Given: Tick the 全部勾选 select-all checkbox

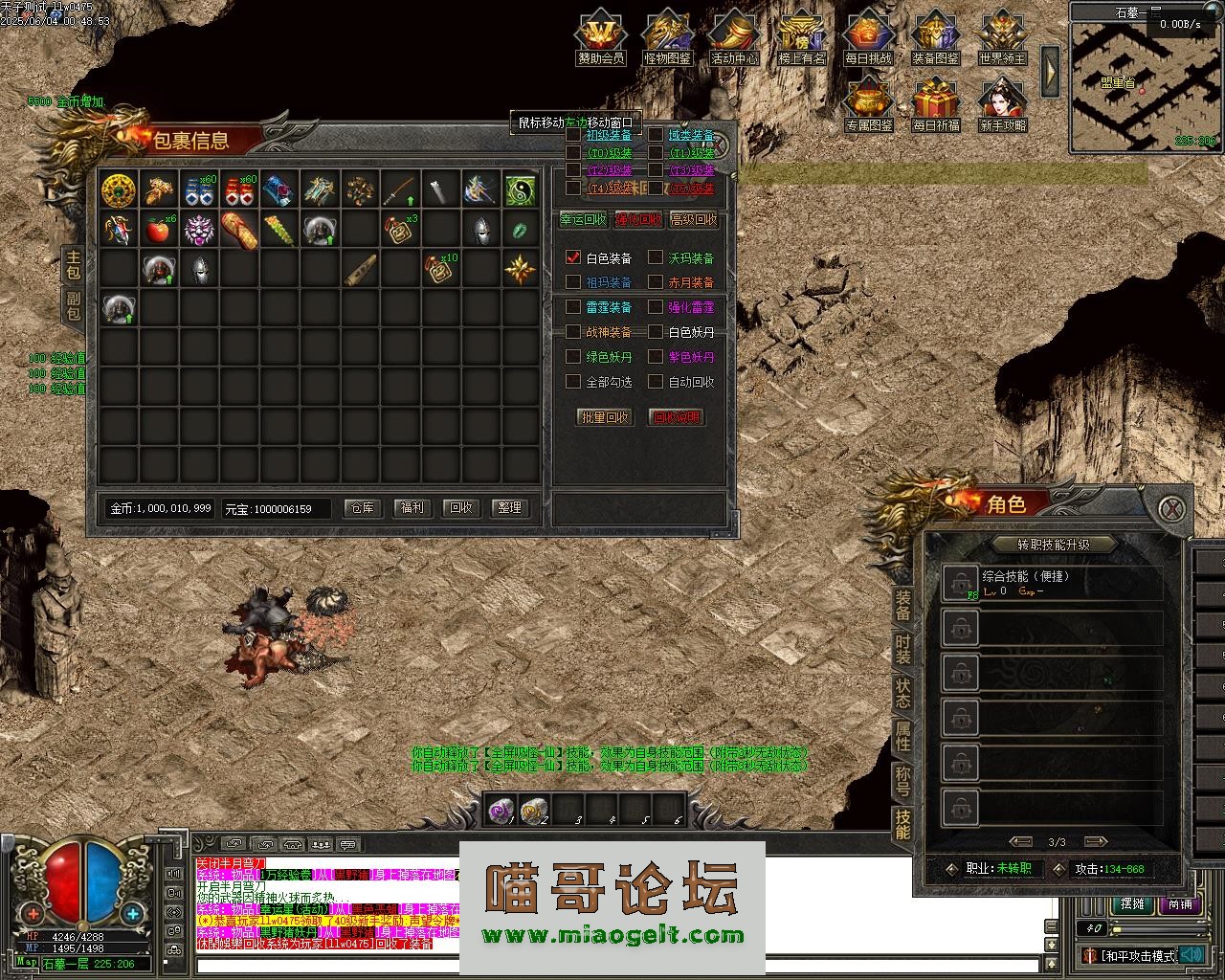Looking at the screenshot, I should [x=573, y=382].
